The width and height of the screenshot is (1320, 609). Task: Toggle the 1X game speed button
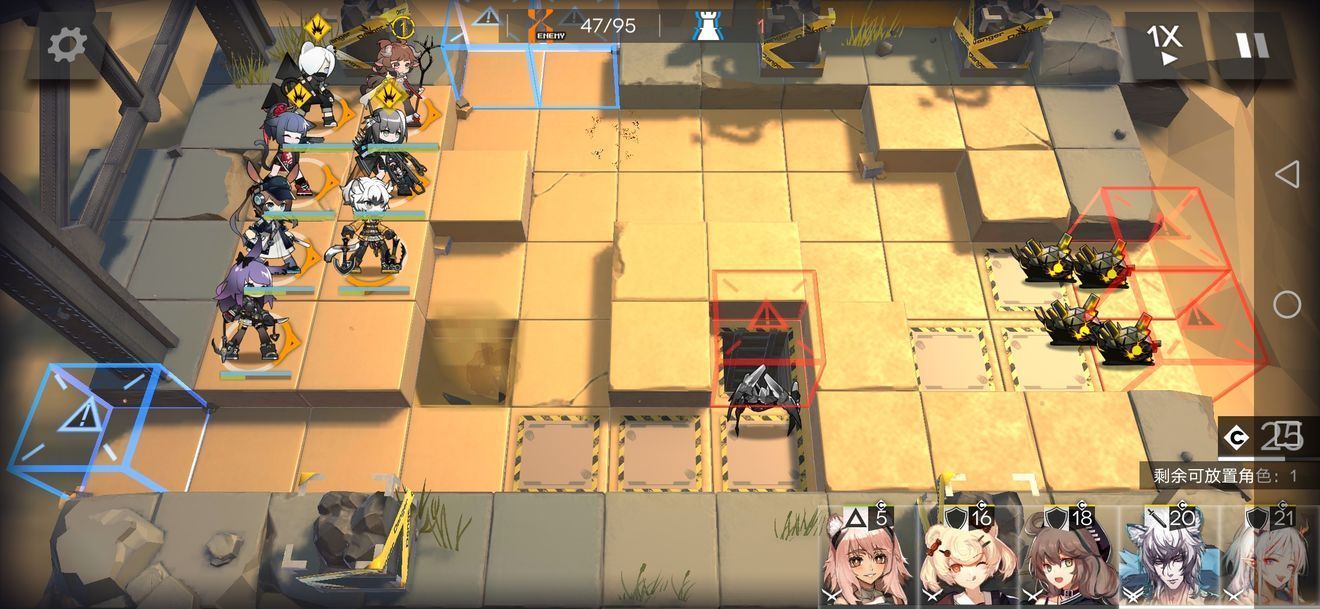pyautogui.click(x=1164, y=45)
